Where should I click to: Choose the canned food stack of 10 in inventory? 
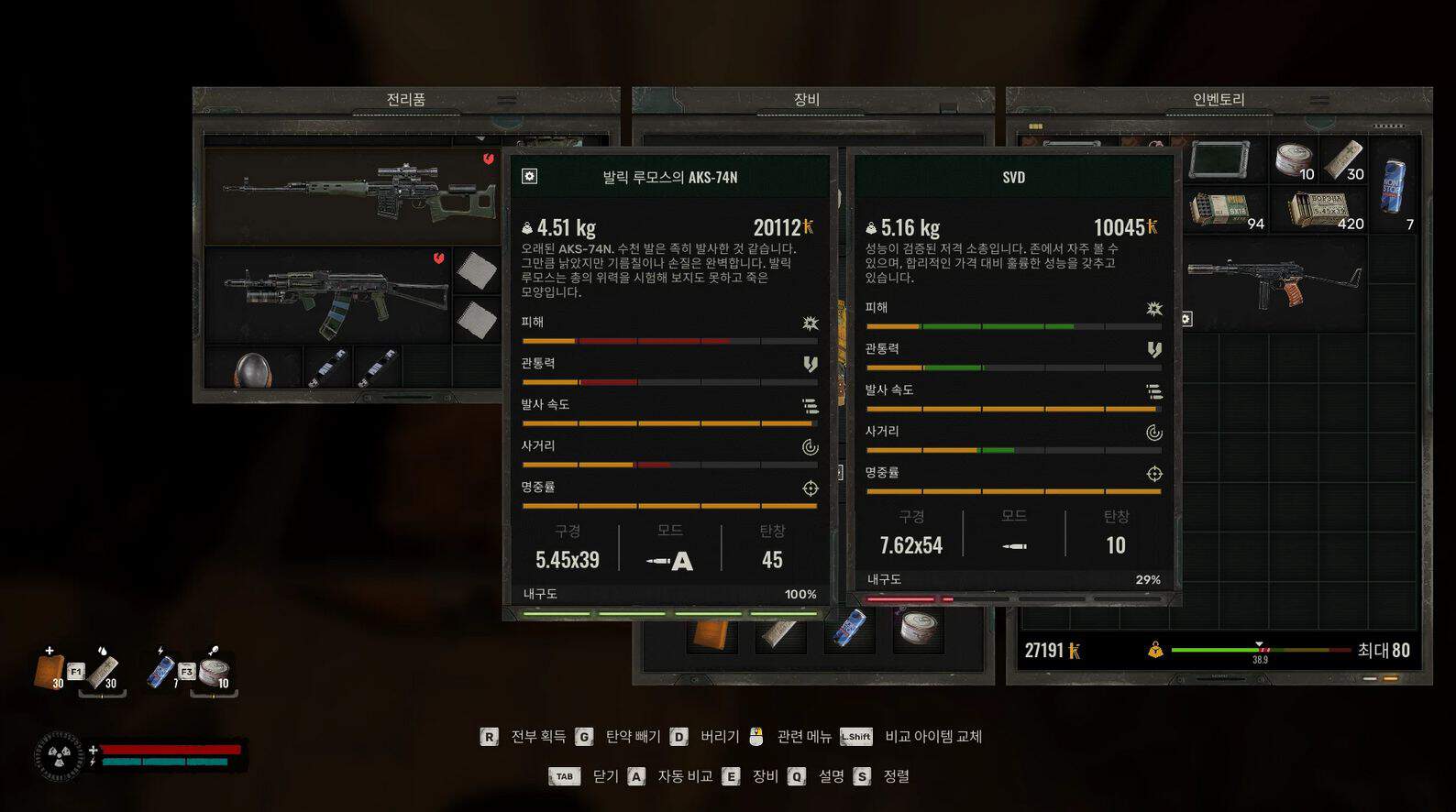tap(1294, 159)
